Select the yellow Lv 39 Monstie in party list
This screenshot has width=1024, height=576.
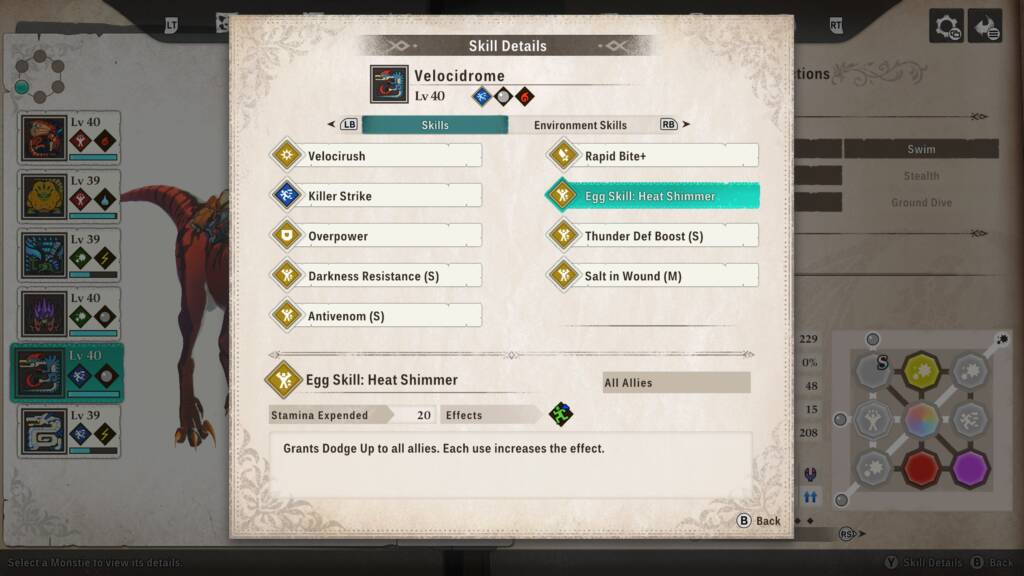[x=69, y=196]
